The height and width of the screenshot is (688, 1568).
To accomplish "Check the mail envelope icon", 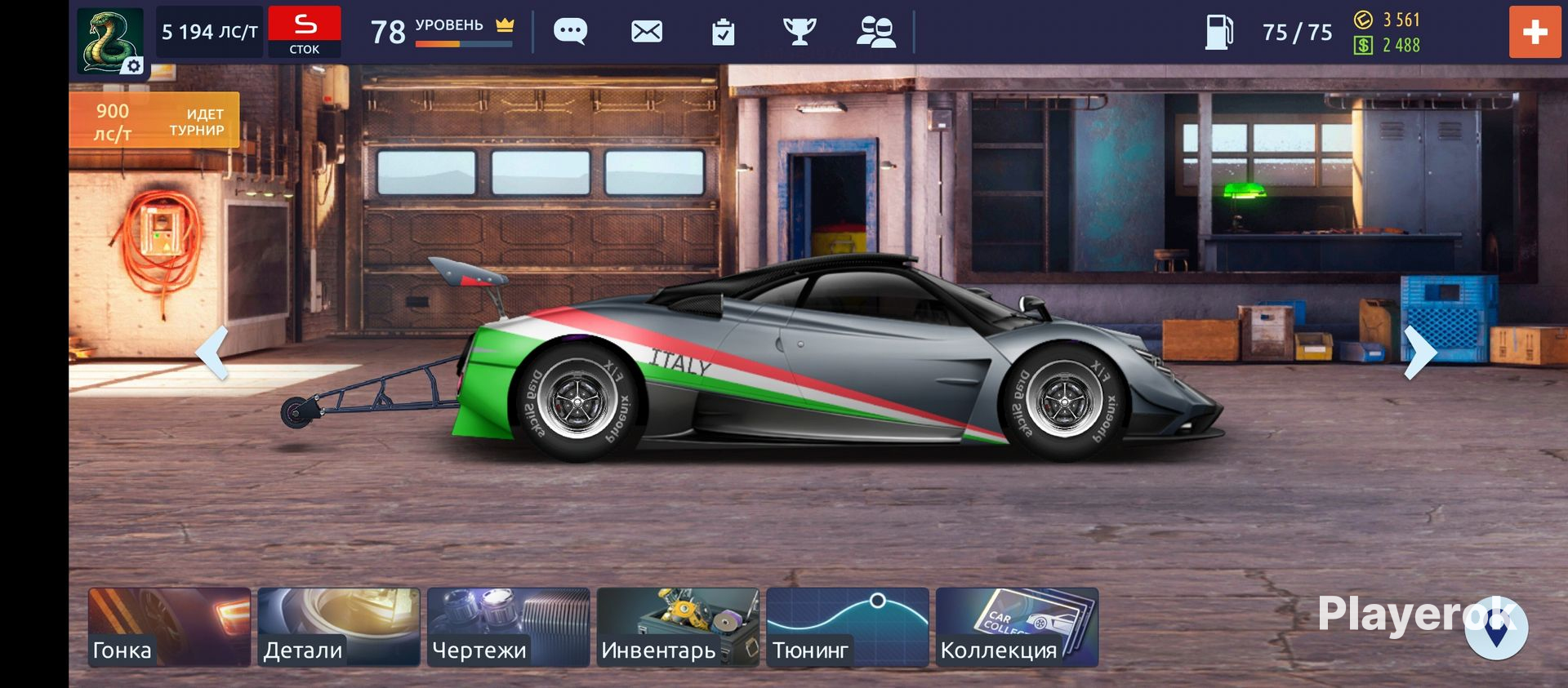I will [x=647, y=32].
